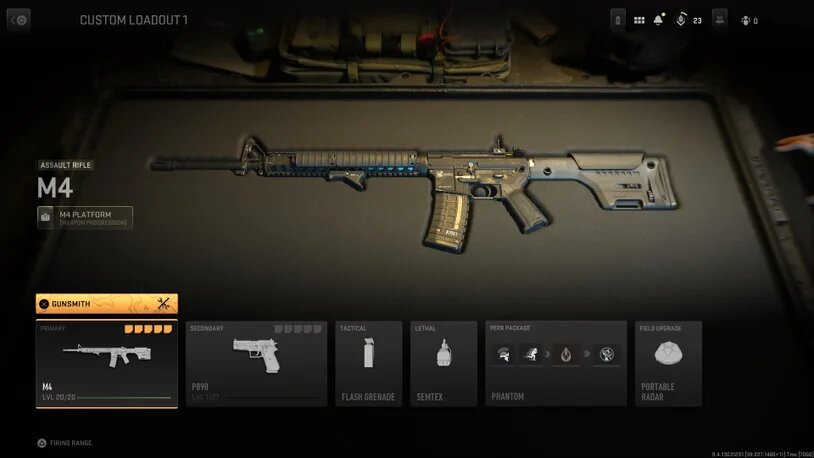Select the P890 secondary weapon slot
814x458 pixels.
256,363
